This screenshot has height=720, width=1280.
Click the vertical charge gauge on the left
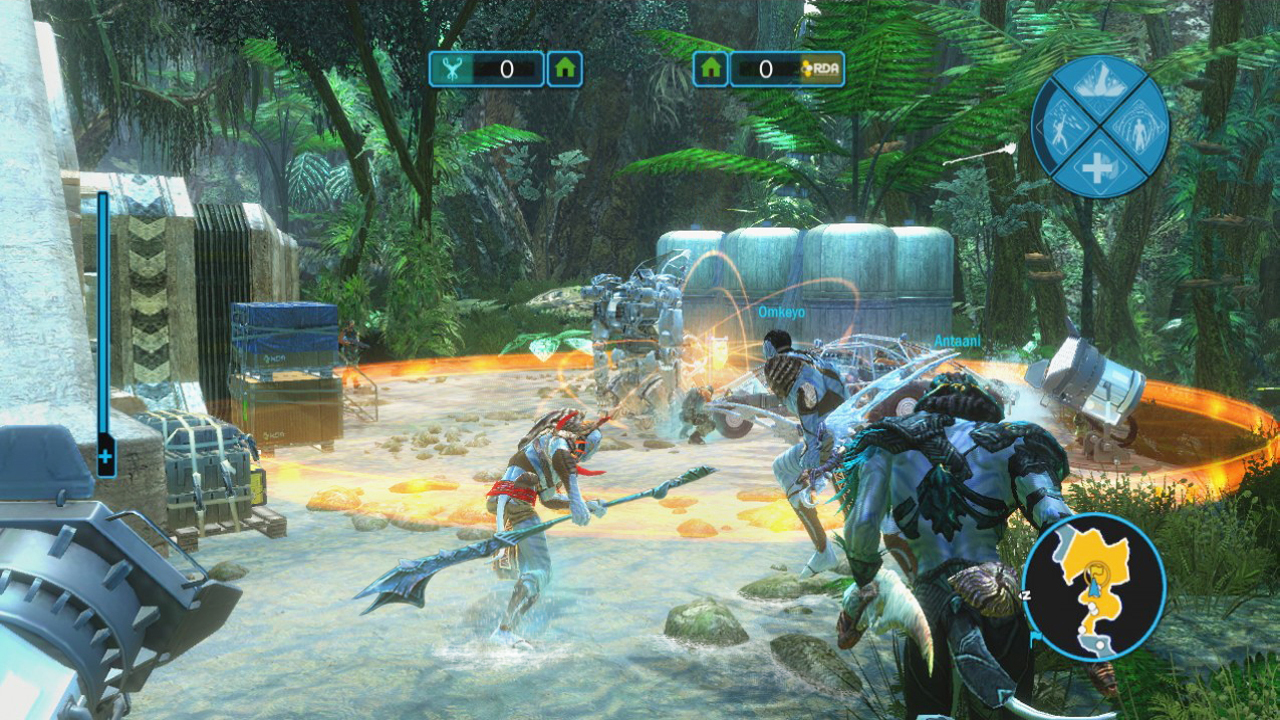pyautogui.click(x=103, y=310)
